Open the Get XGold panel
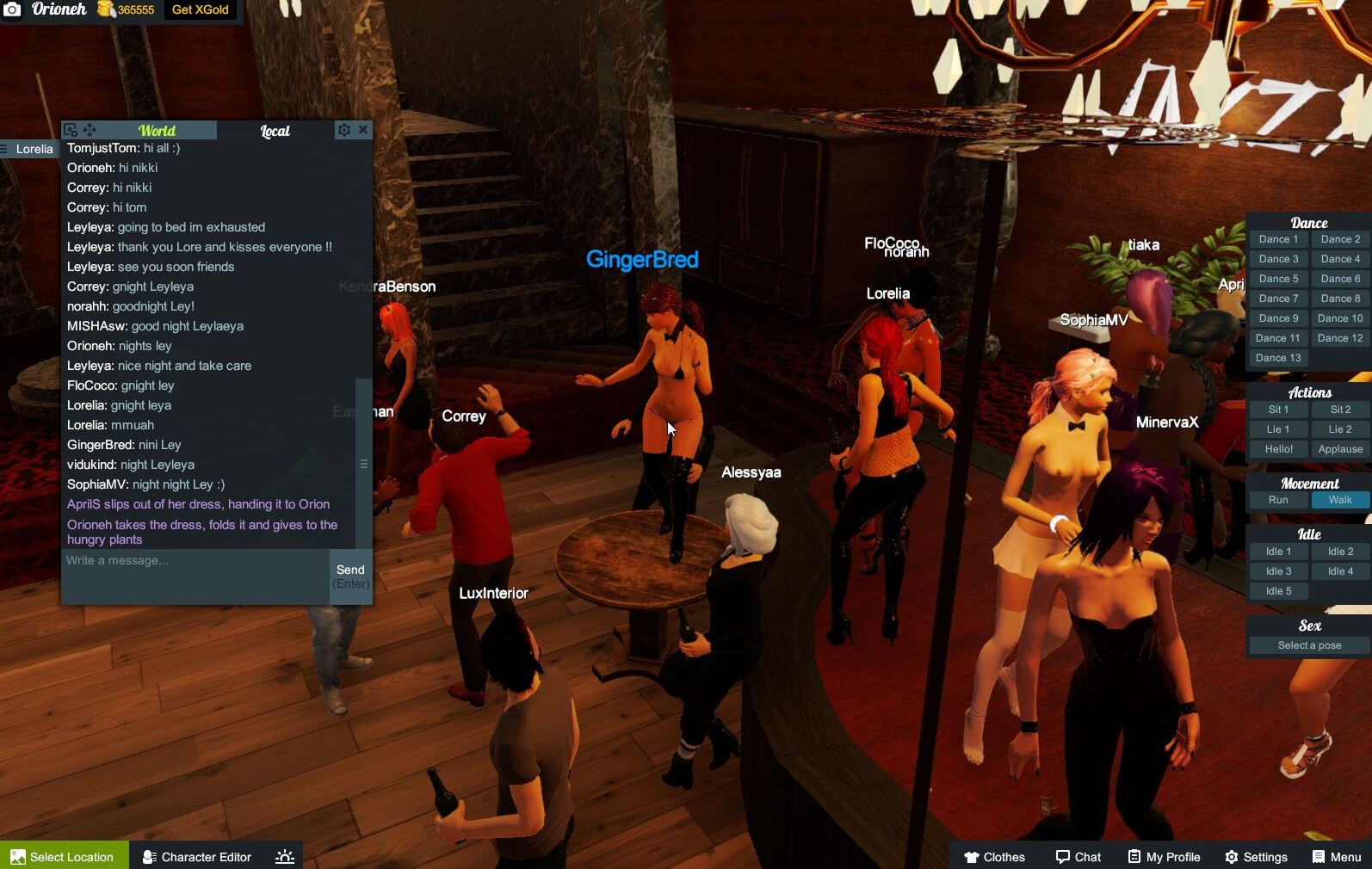This screenshot has height=869, width=1372. click(199, 10)
